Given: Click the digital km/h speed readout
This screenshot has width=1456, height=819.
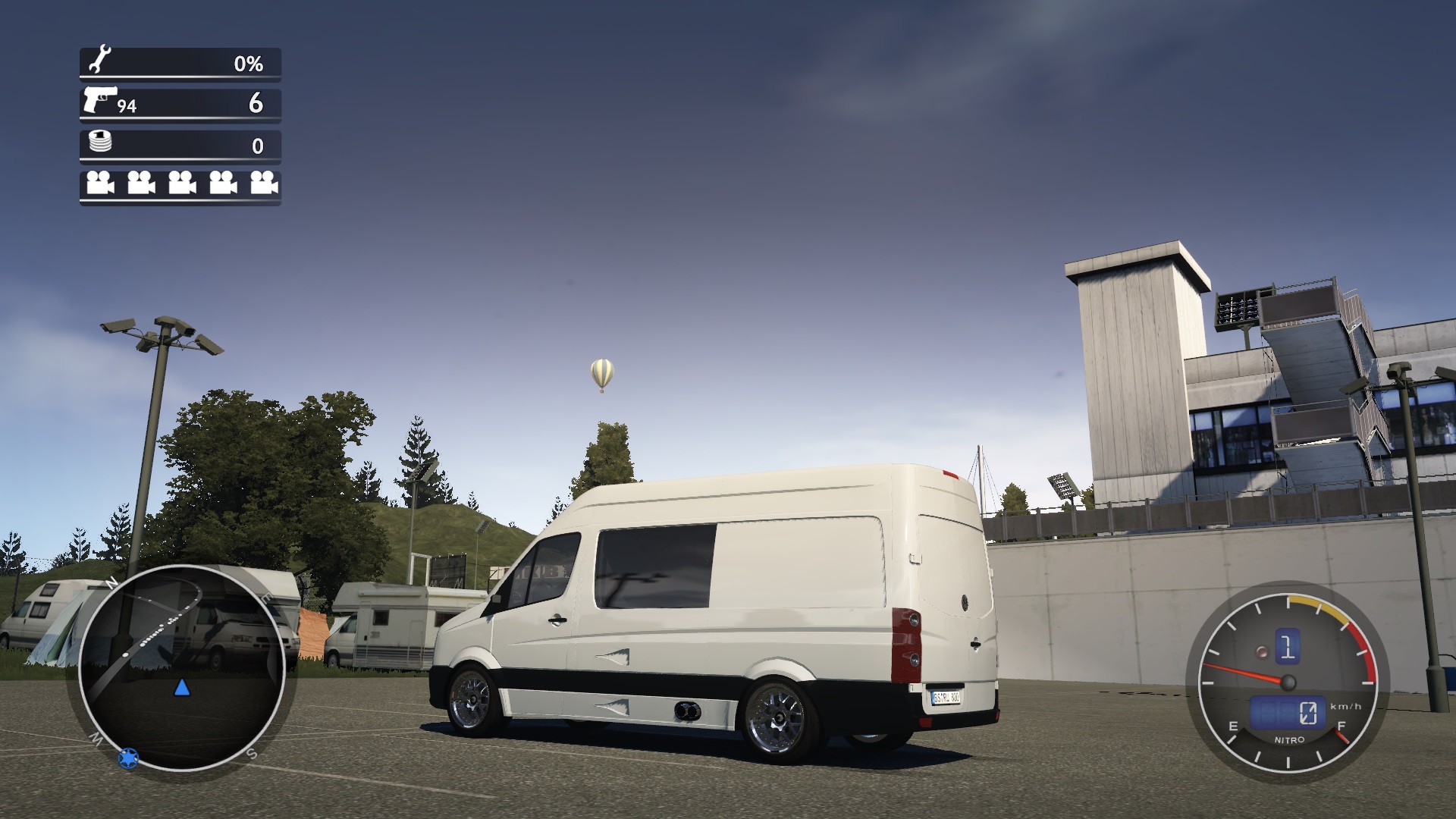Looking at the screenshot, I should pyautogui.click(x=1288, y=711).
